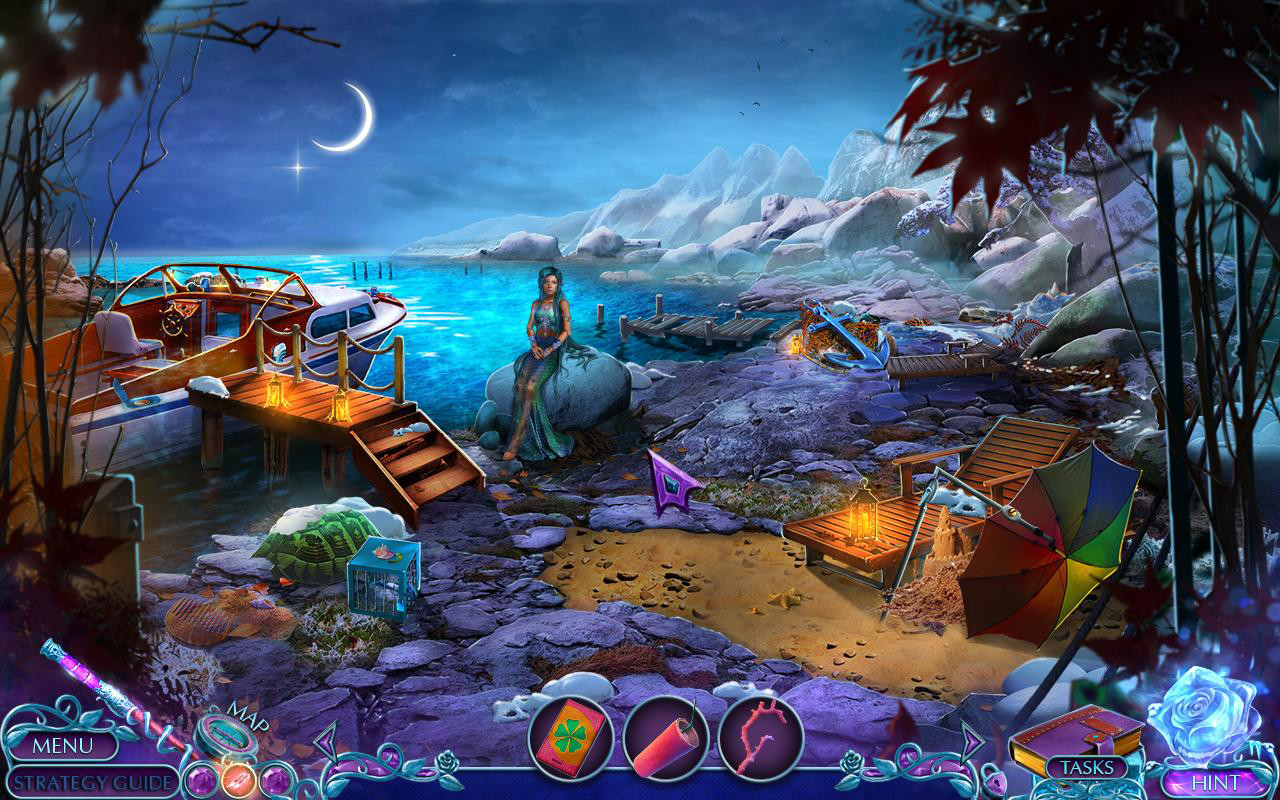This screenshot has height=800, width=1280.
Task: Click the left purple gem socket
Action: point(200,781)
